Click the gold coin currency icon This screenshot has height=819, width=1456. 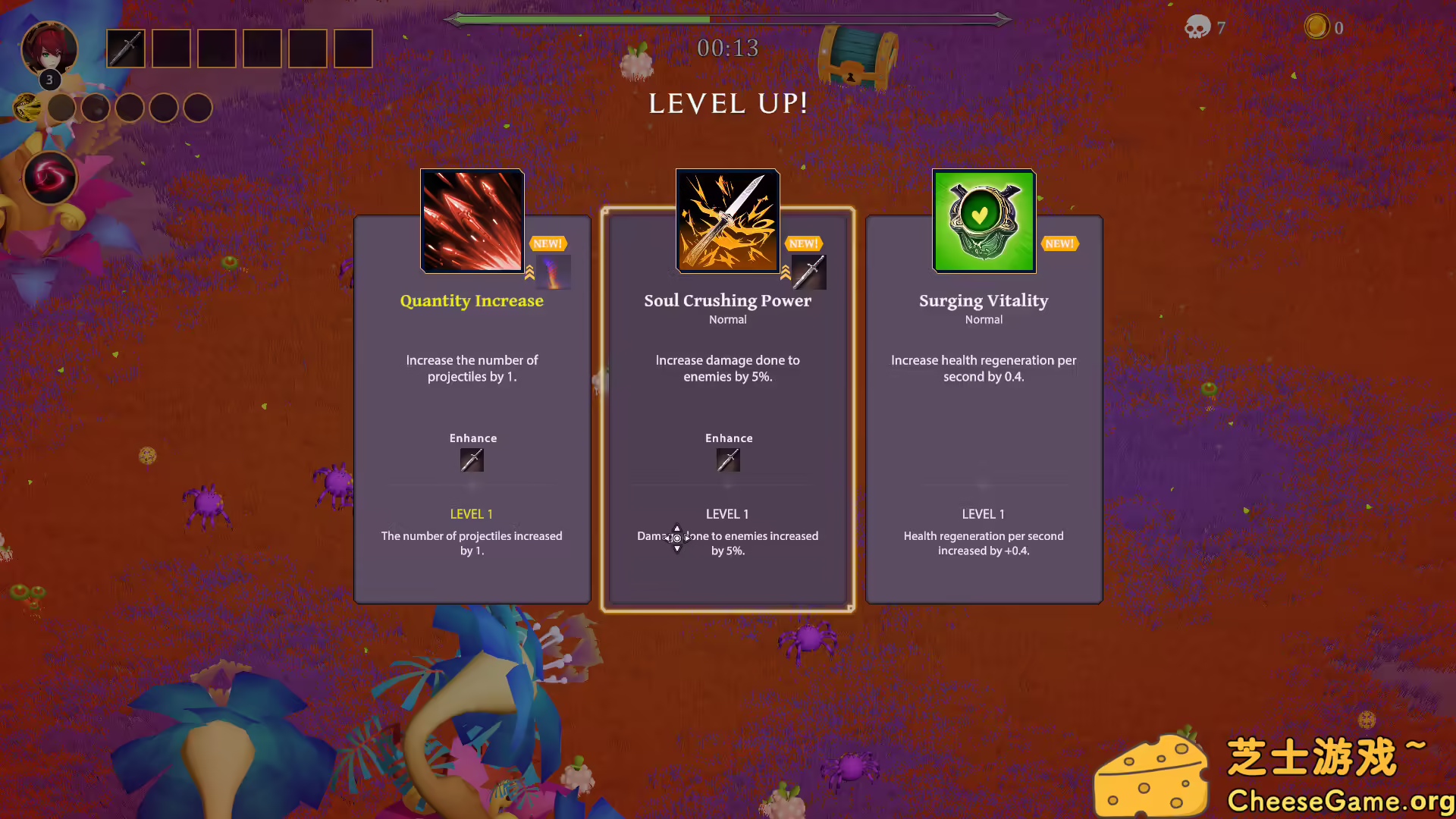(1317, 27)
